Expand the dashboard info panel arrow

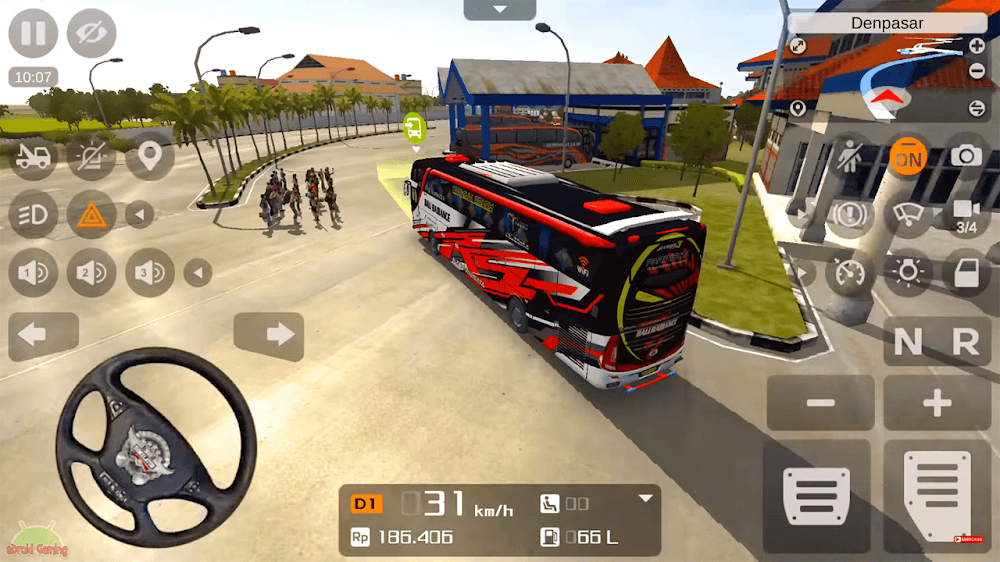click(646, 498)
